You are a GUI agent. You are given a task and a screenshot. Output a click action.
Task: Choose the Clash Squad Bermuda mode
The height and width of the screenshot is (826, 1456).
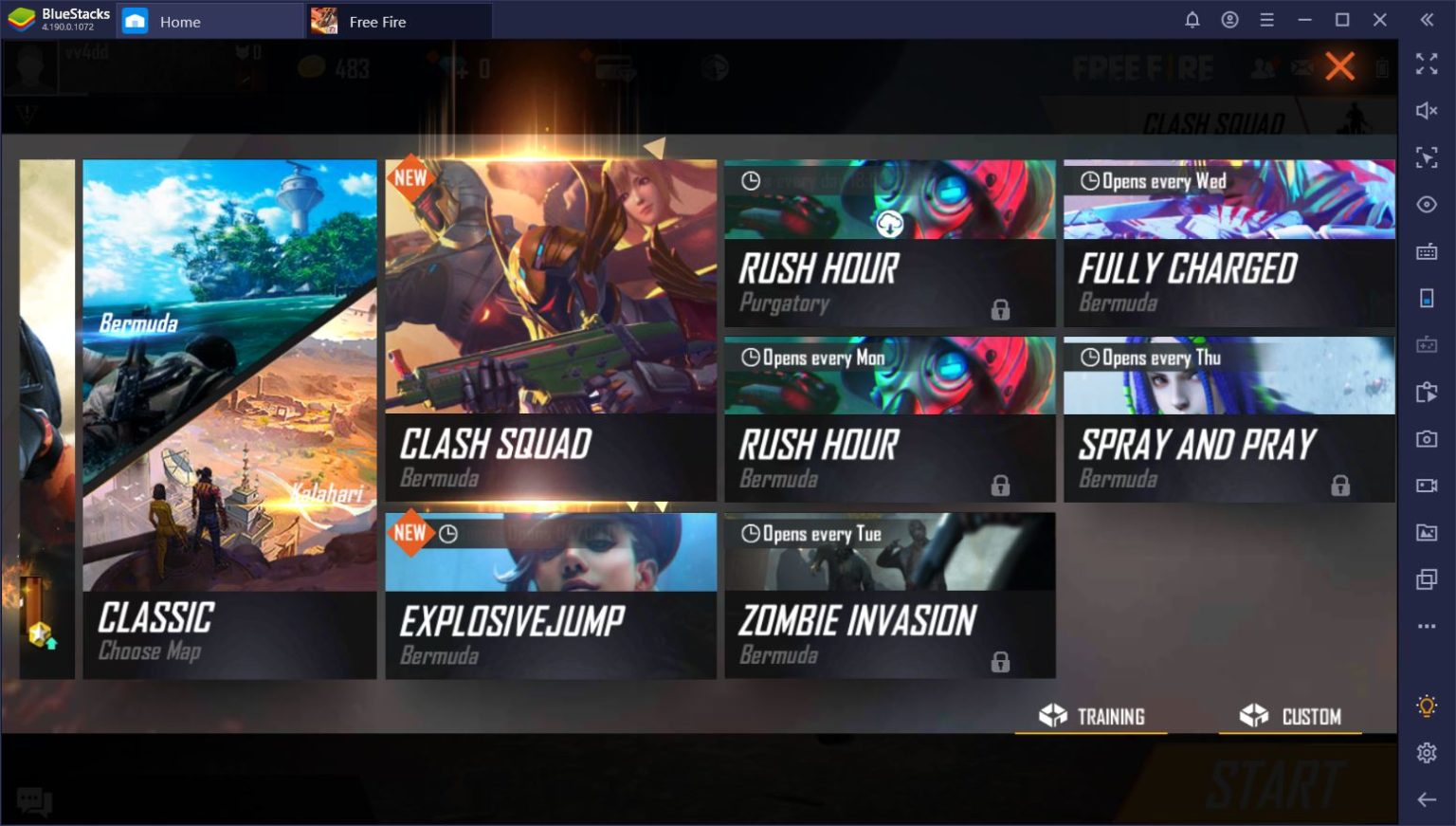(550, 329)
